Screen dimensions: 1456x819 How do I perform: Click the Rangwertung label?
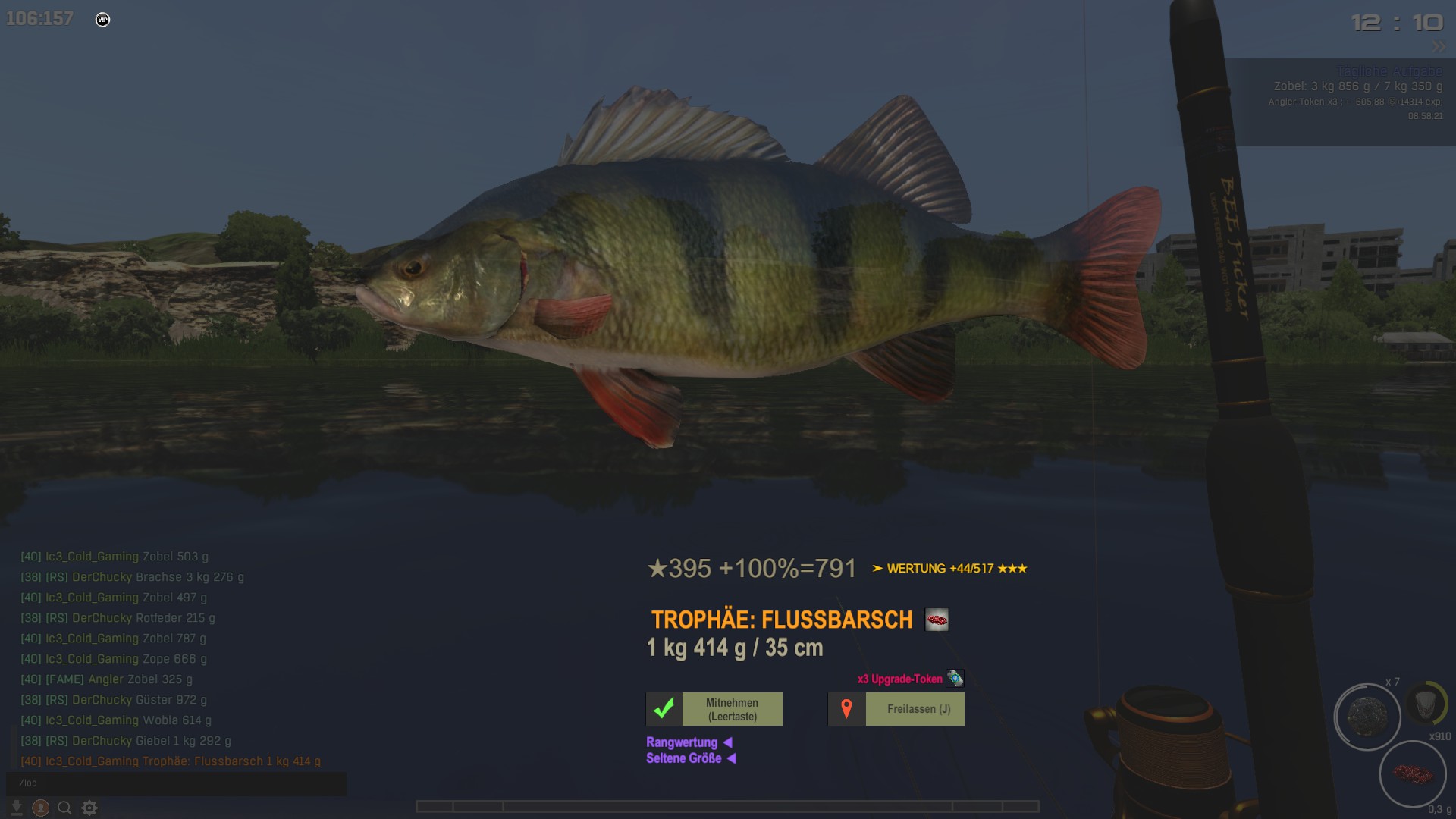[x=682, y=742]
